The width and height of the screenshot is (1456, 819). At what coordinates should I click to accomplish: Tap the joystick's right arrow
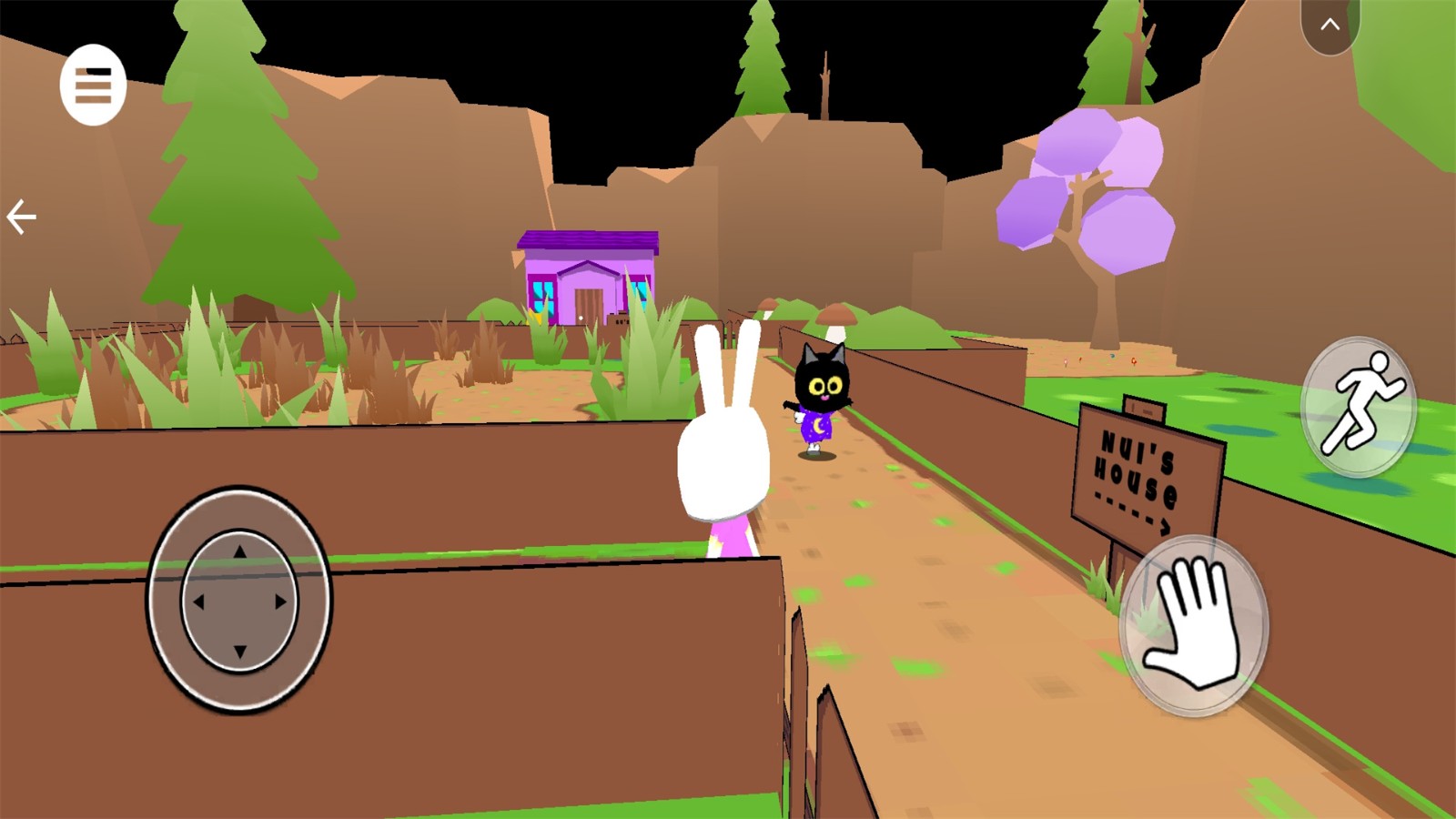coord(281,602)
